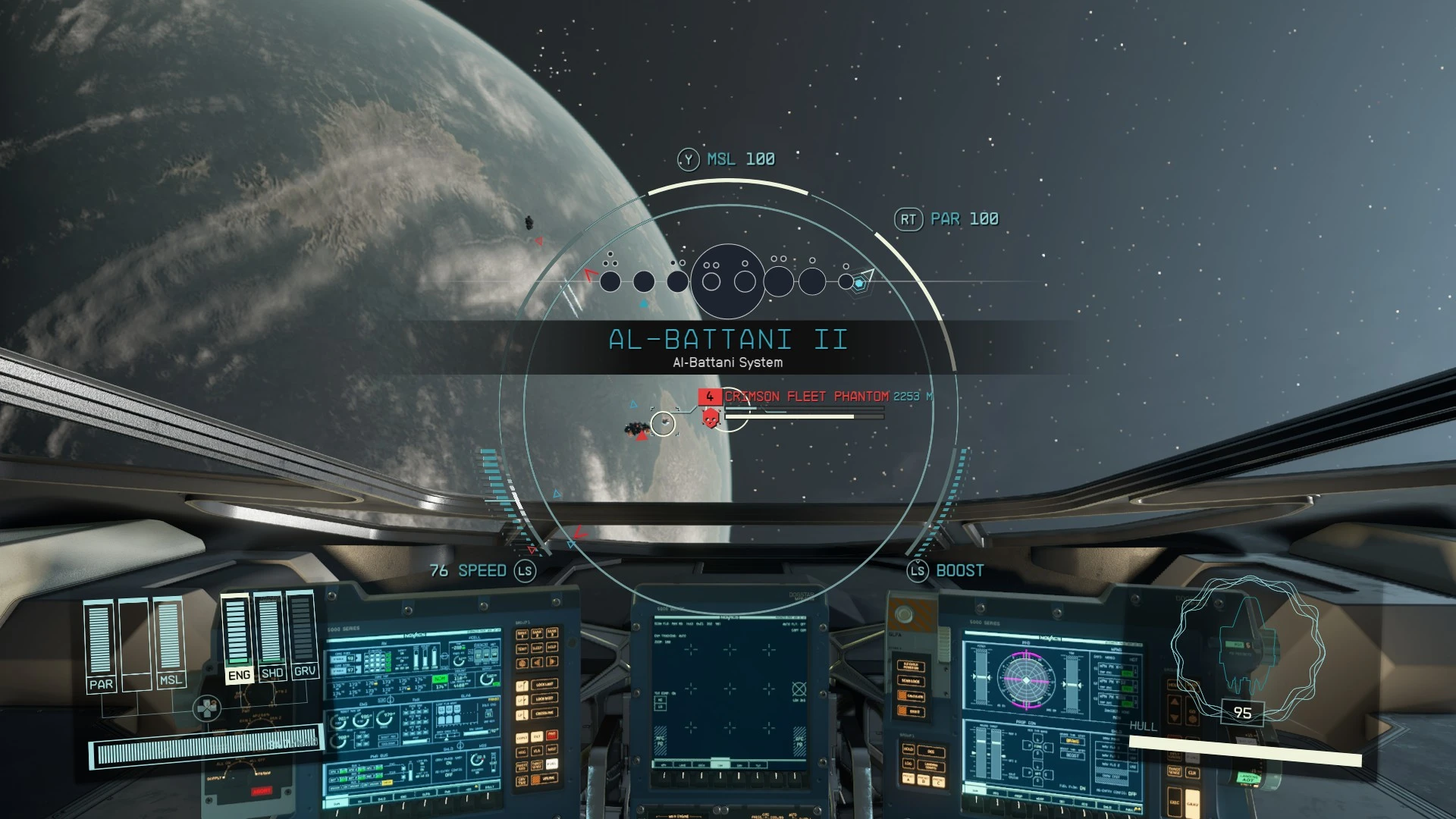
Task: Click the LS button icon next to BOOST
Action: click(x=916, y=571)
